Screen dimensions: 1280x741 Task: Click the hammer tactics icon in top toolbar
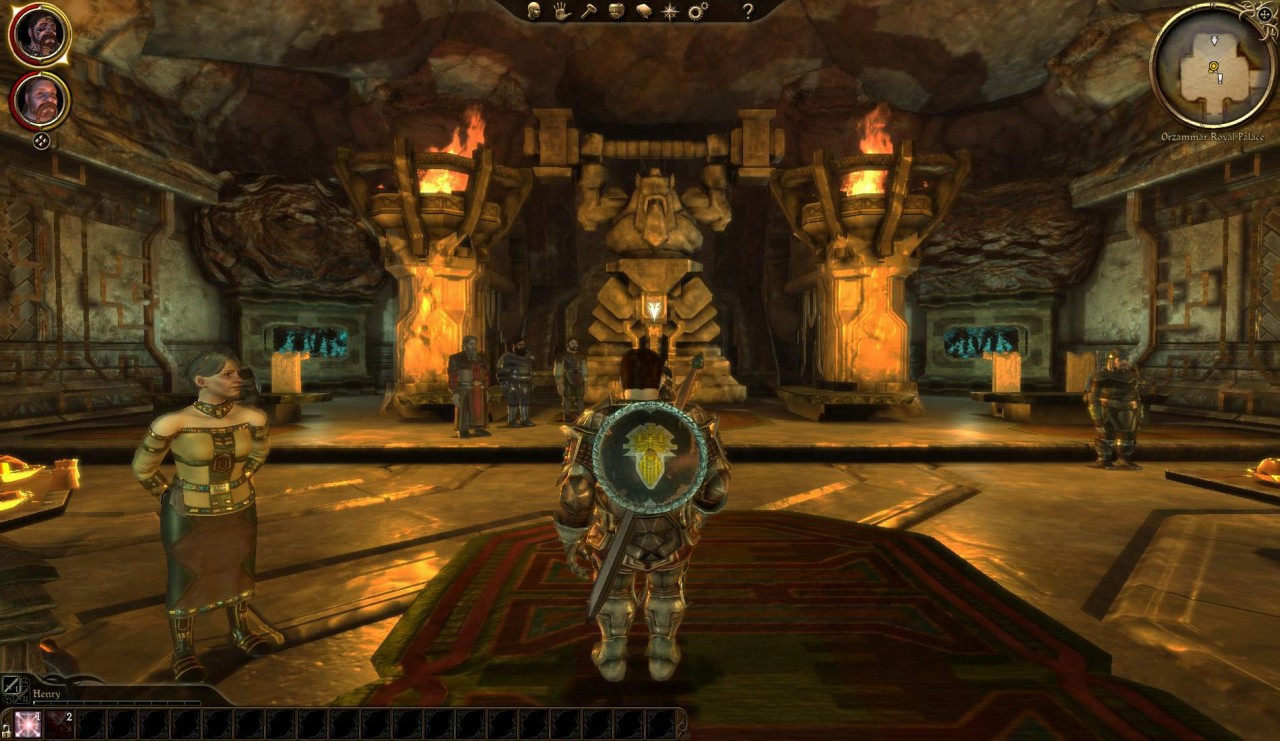(590, 11)
